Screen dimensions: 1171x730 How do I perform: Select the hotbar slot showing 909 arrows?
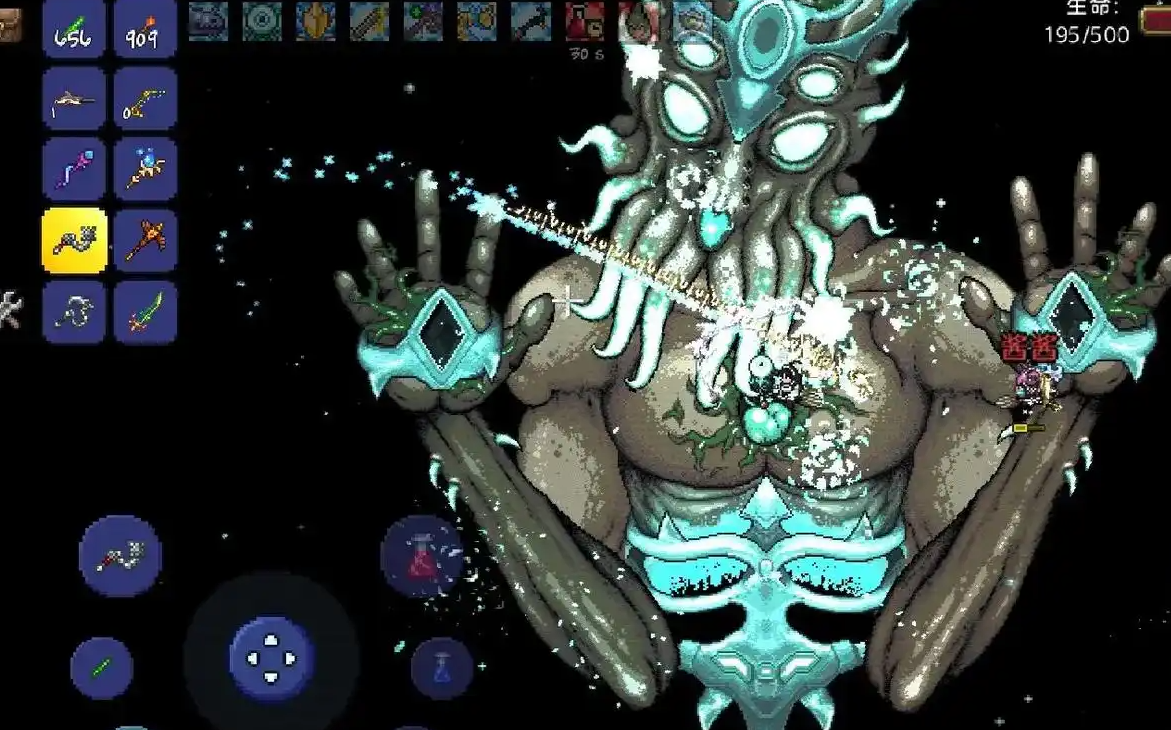(x=145, y=28)
